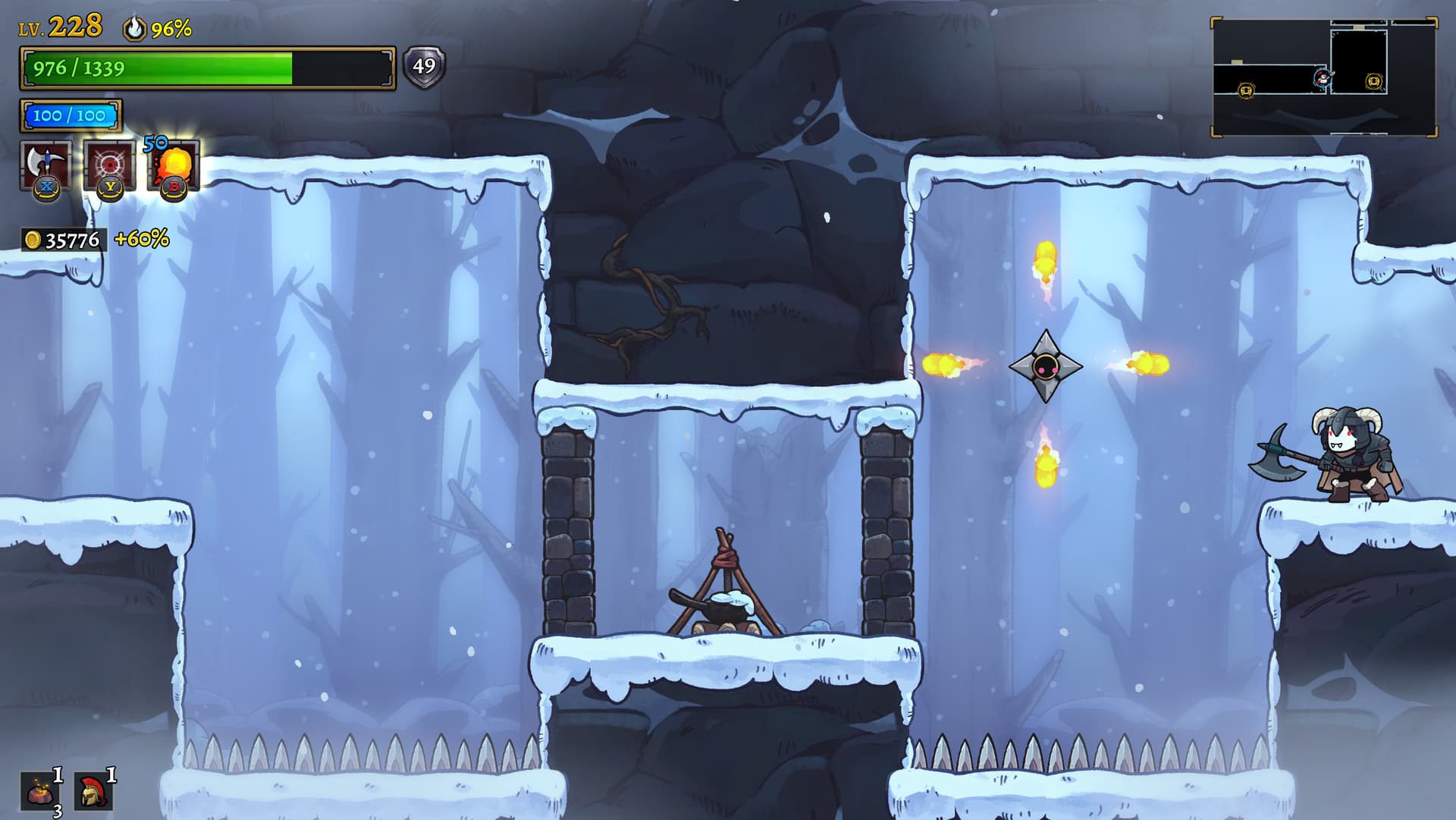
Task: Cast the fireball spell icon
Action: click(174, 166)
